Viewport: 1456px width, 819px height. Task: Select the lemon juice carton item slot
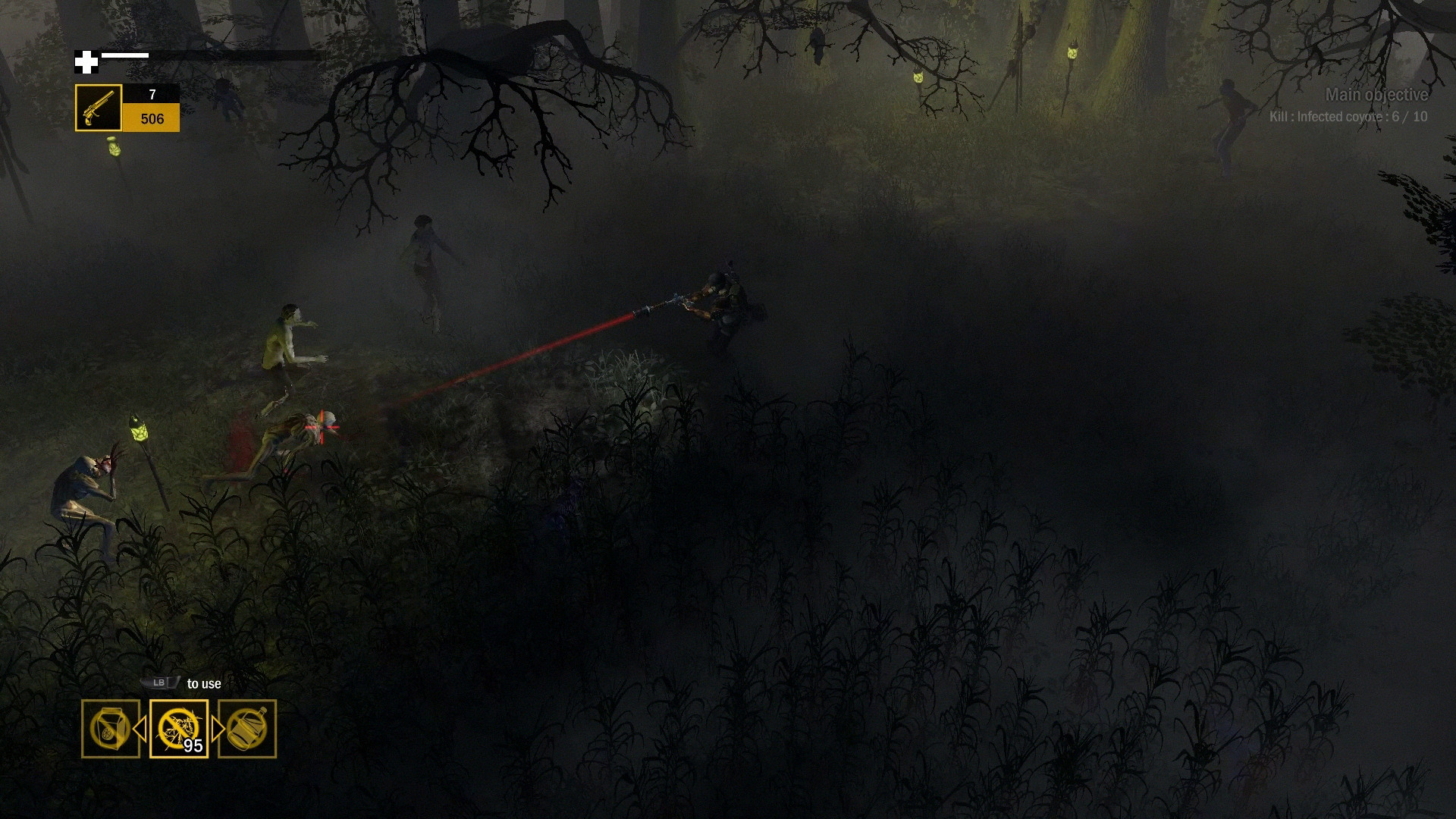pos(111,729)
